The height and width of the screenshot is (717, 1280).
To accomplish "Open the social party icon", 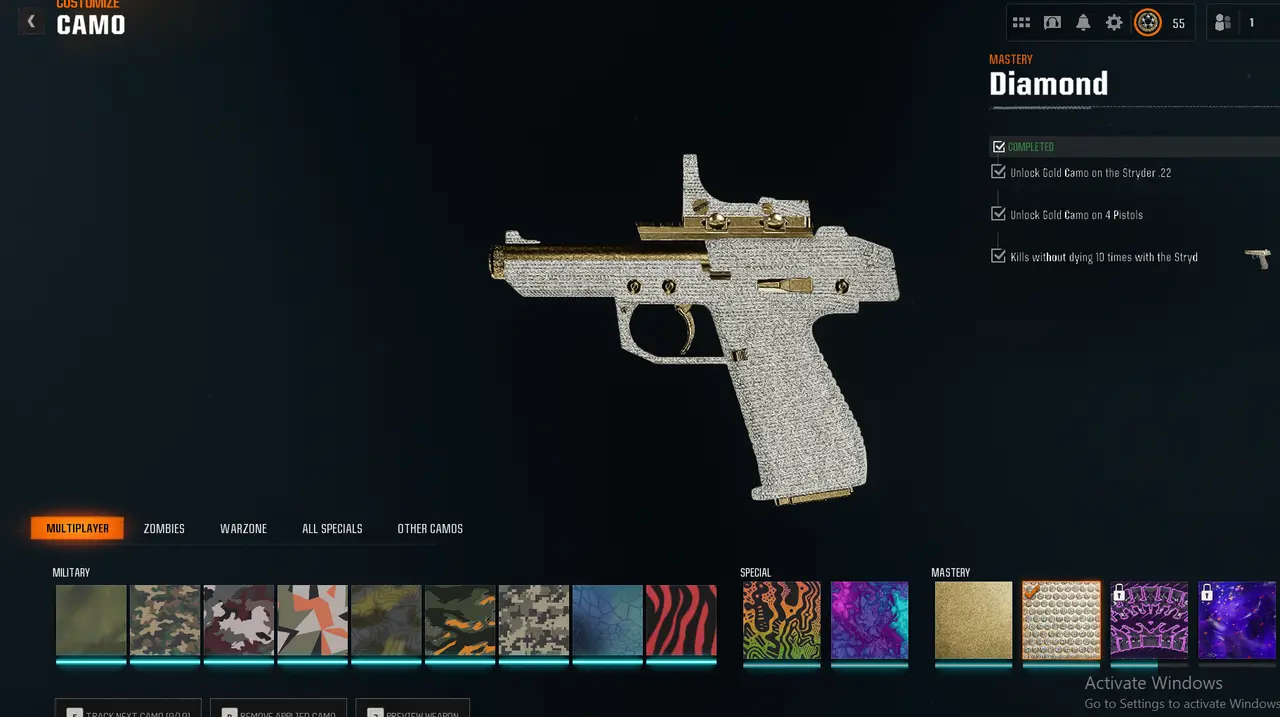I will pyautogui.click(x=1223, y=23).
